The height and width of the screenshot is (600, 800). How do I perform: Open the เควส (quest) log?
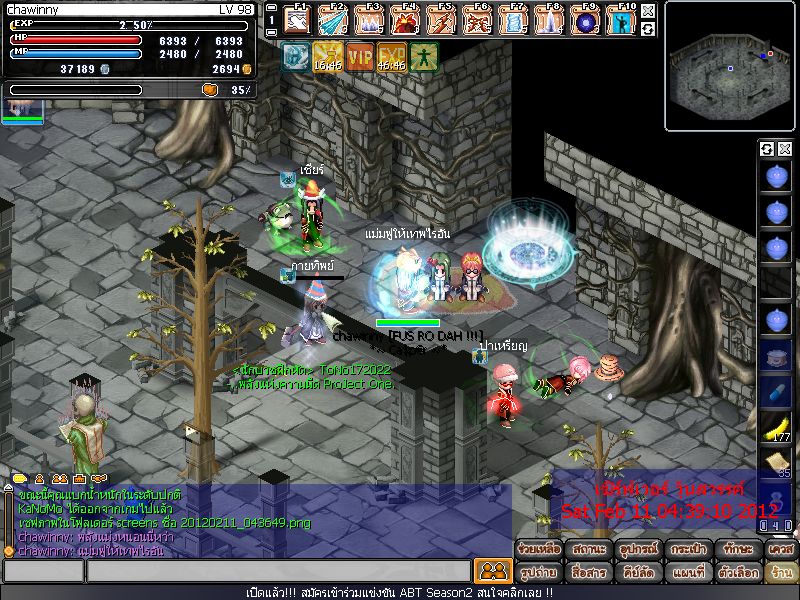tap(780, 549)
